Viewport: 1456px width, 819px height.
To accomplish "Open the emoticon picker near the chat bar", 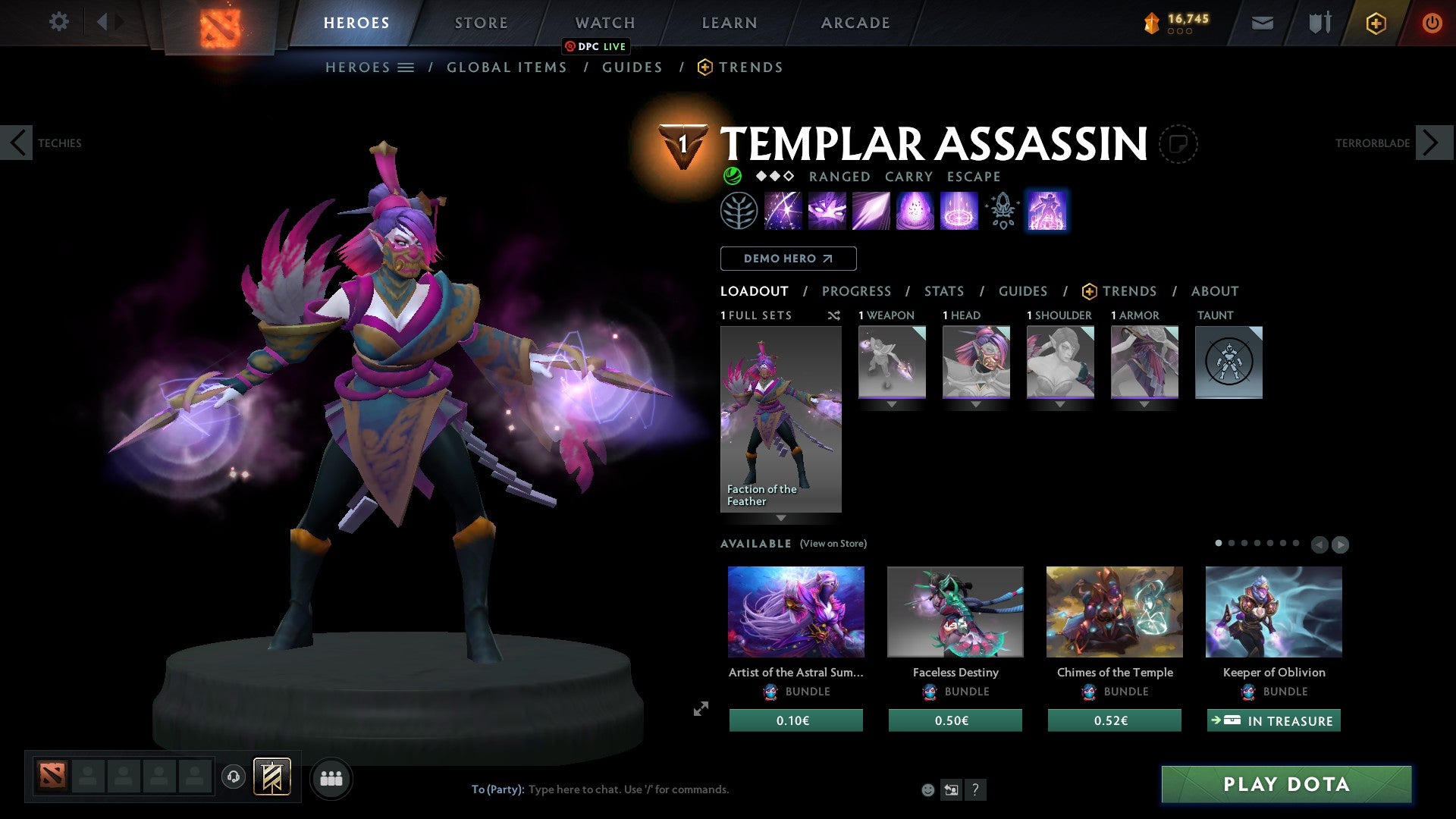I will click(x=927, y=789).
